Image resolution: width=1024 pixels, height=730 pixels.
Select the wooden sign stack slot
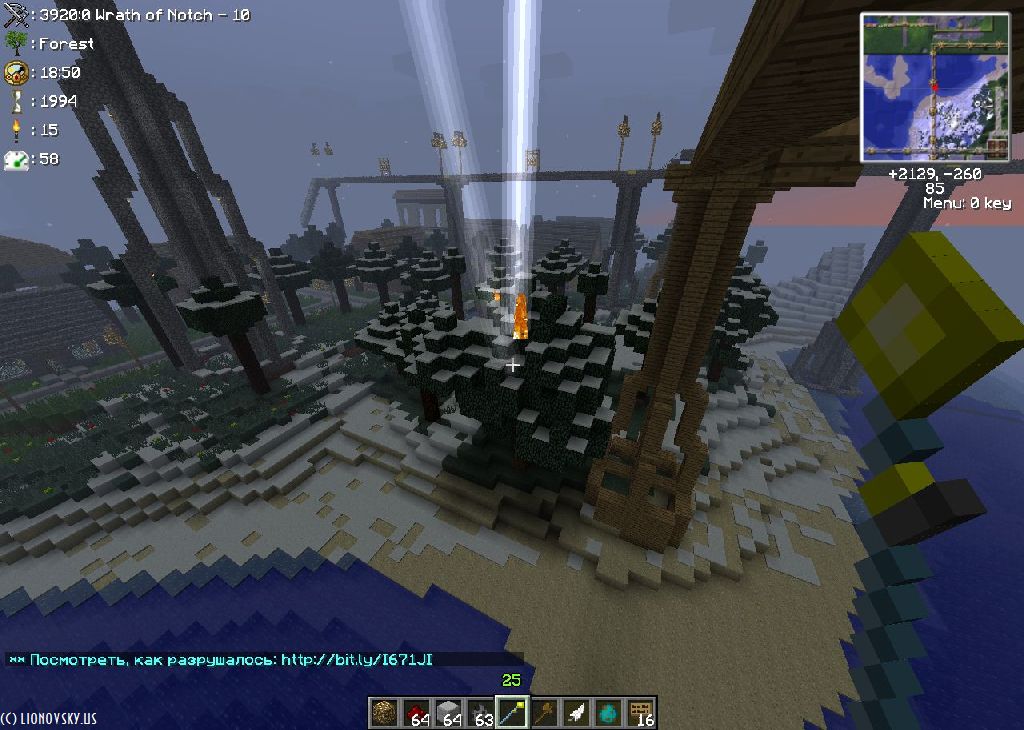pyautogui.click(x=641, y=713)
